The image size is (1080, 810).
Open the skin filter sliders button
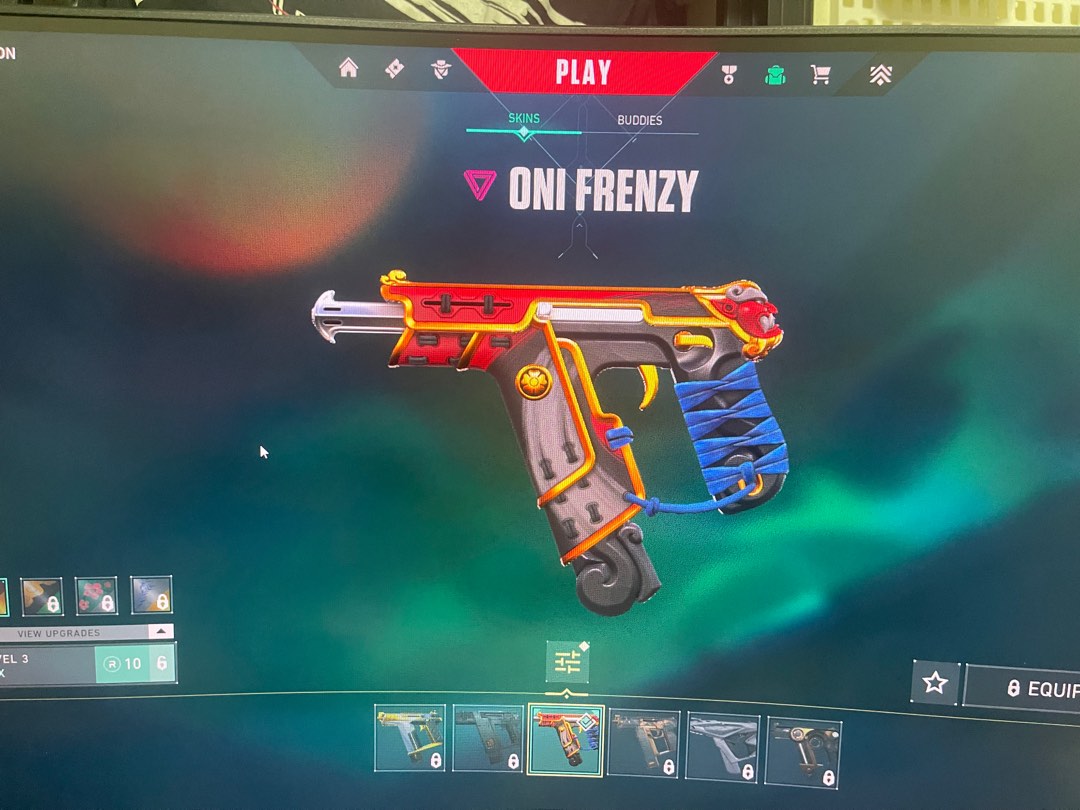coord(567,662)
